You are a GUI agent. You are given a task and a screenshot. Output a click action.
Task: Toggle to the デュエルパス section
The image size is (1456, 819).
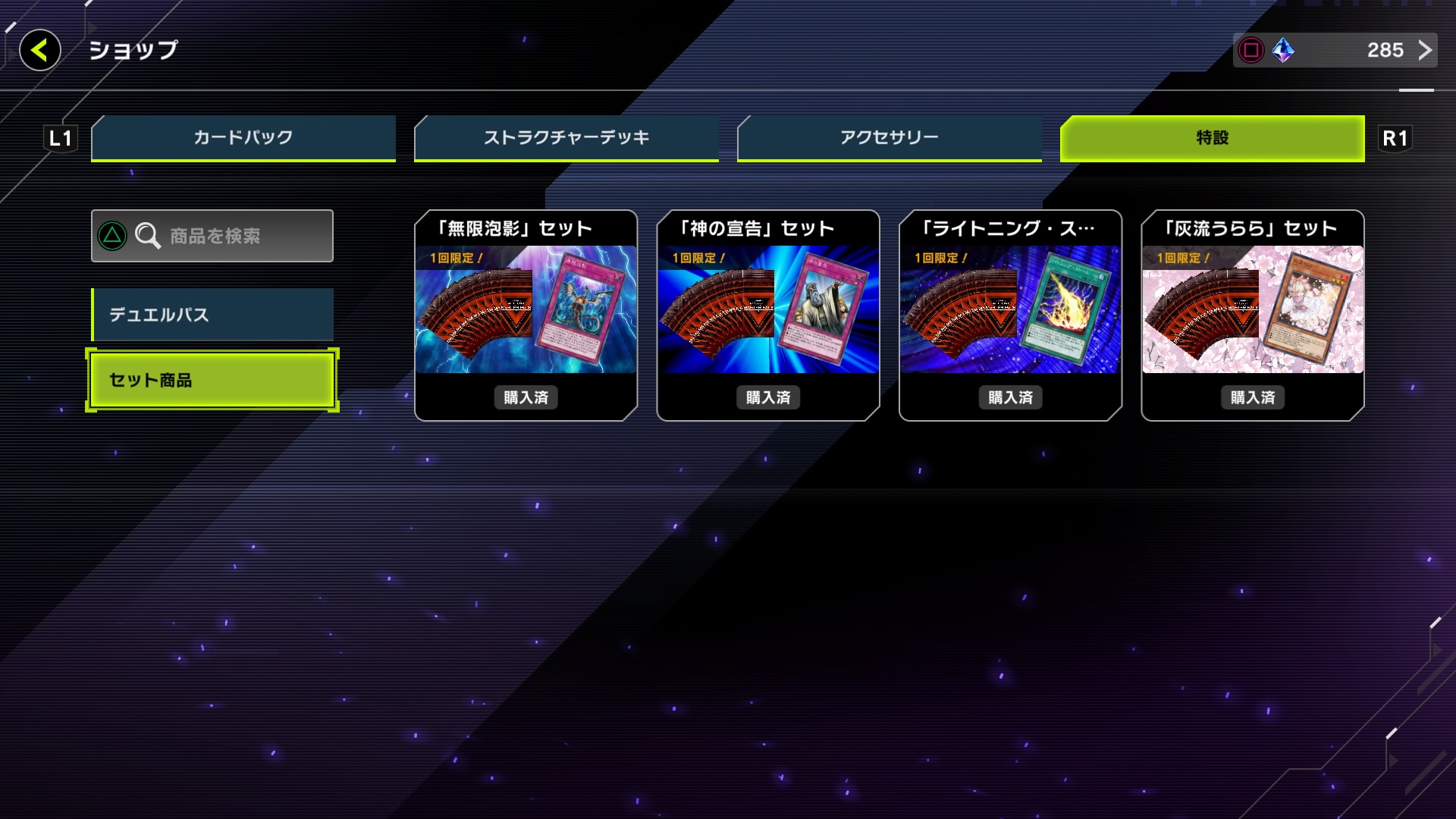click(x=212, y=315)
